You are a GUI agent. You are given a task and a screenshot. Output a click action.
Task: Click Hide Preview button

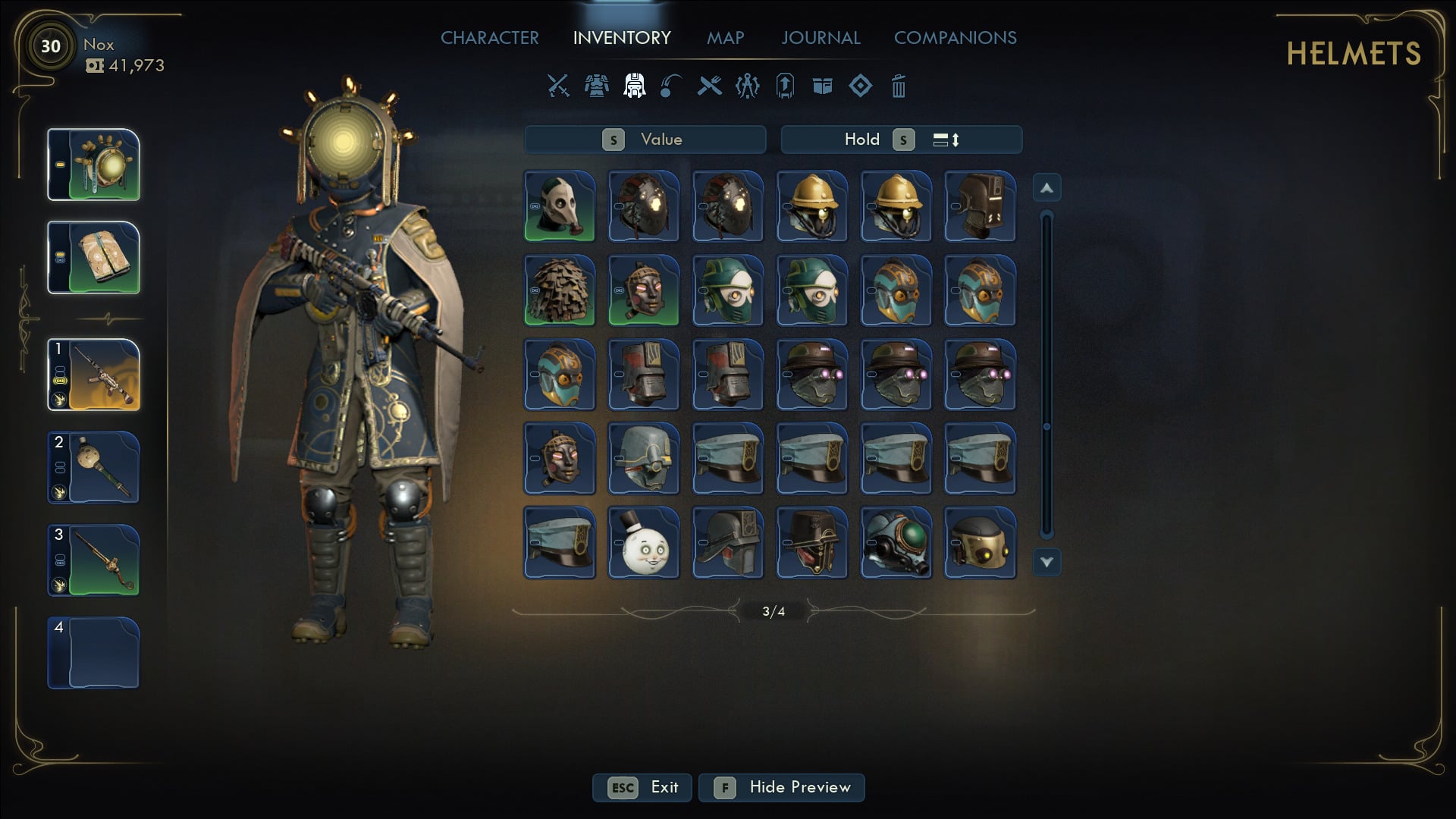coord(781,787)
